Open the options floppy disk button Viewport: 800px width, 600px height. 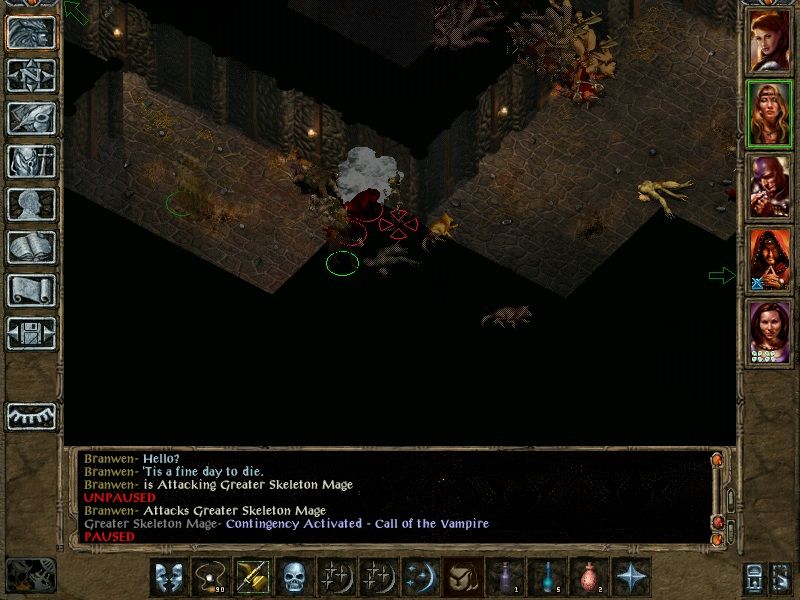pos(31,333)
